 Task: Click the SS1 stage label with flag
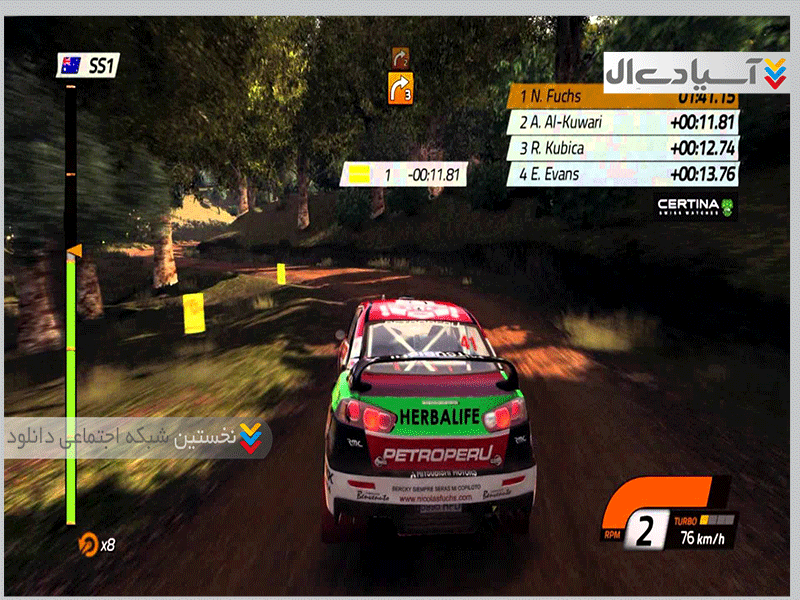(x=89, y=67)
